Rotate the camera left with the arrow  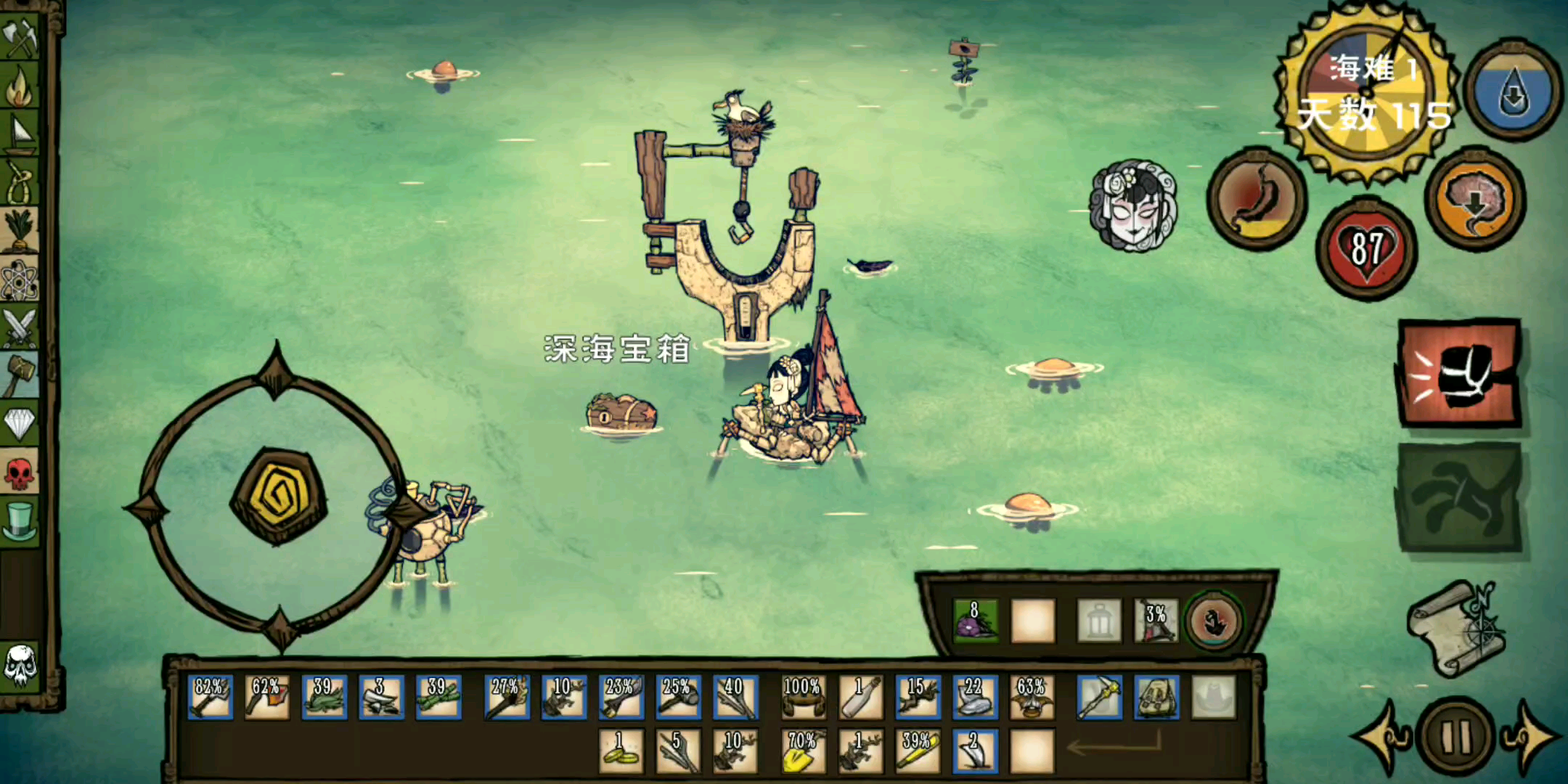1381,736
